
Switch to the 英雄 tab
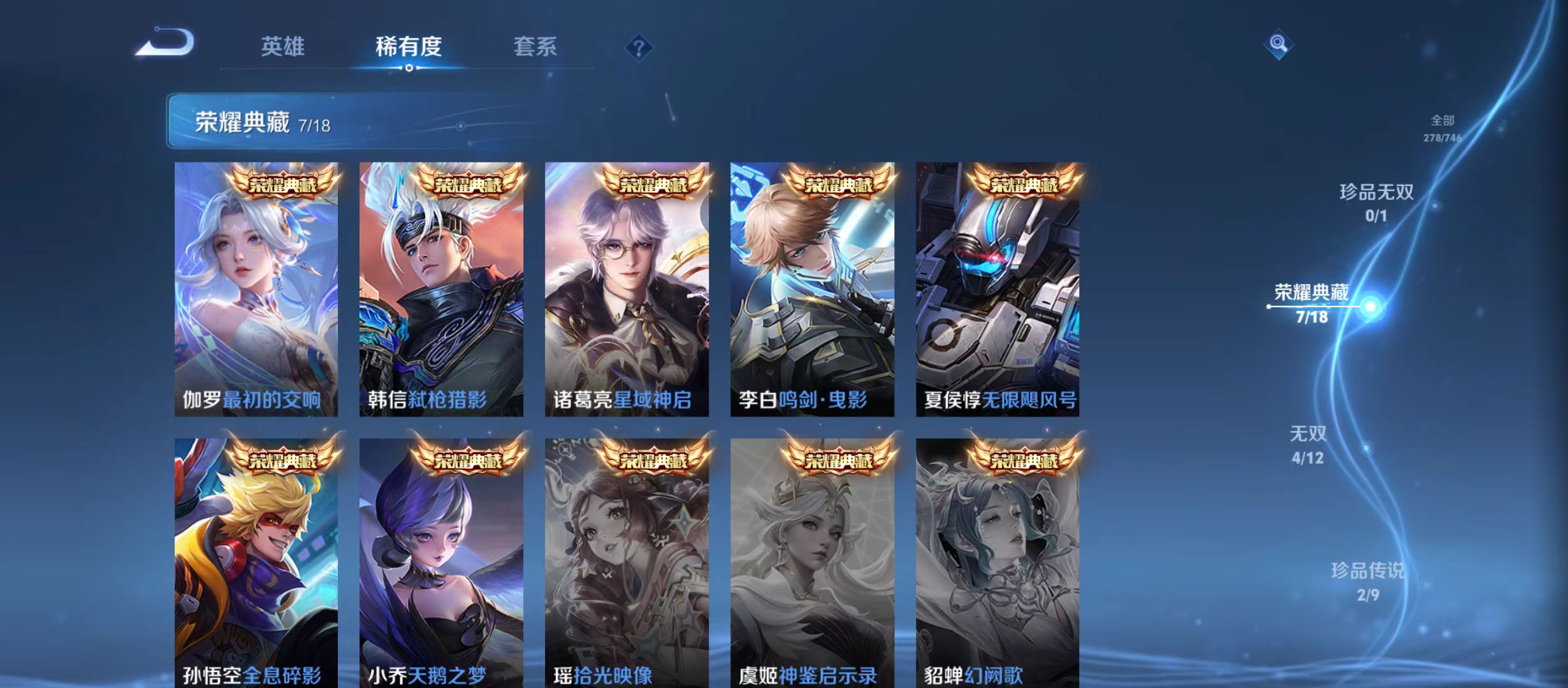coord(282,46)
